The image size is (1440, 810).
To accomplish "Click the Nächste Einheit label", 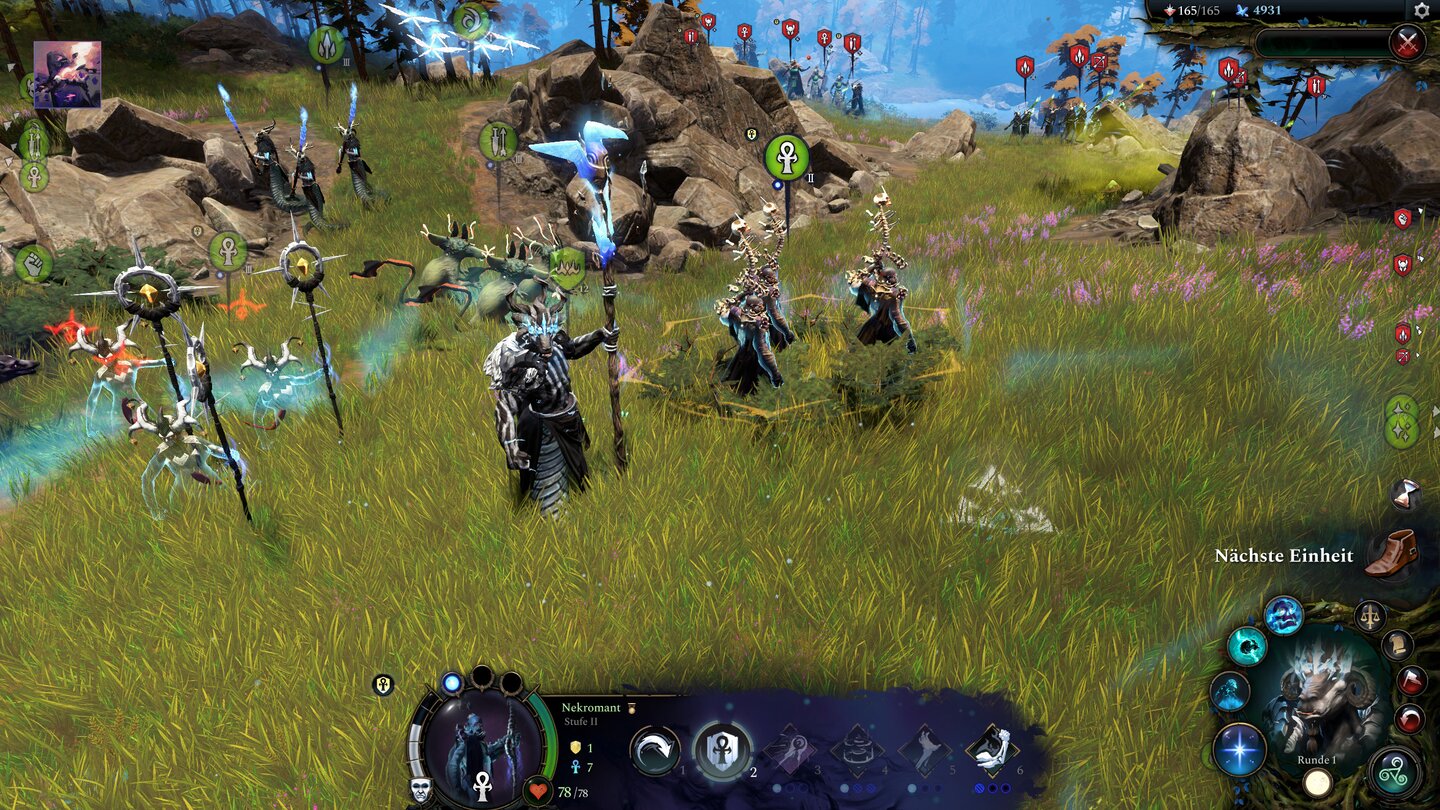I will pos(1284,556).
